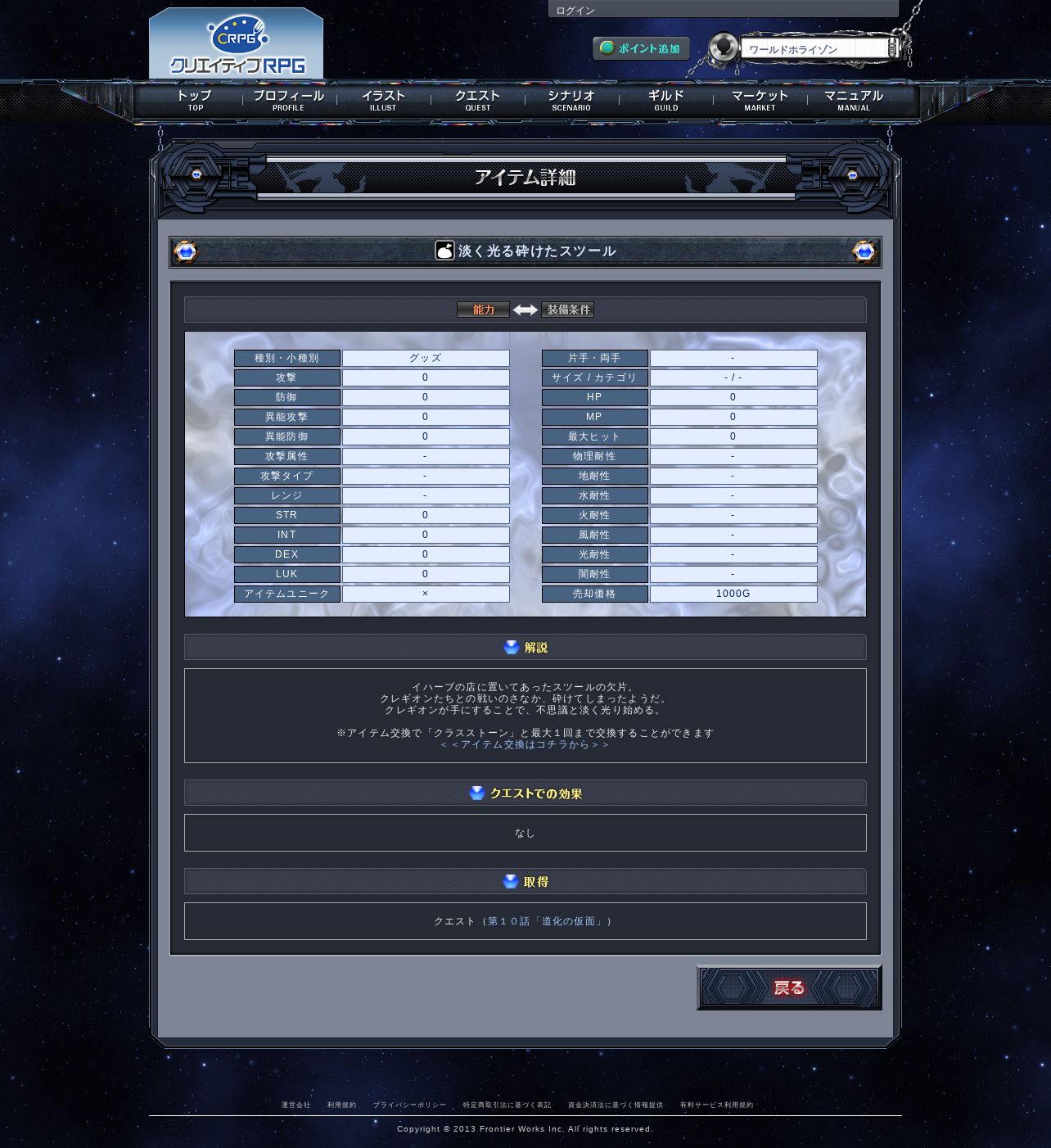
Task: Click the ポイント追加 add points button
Action: [x=641, y=48]
